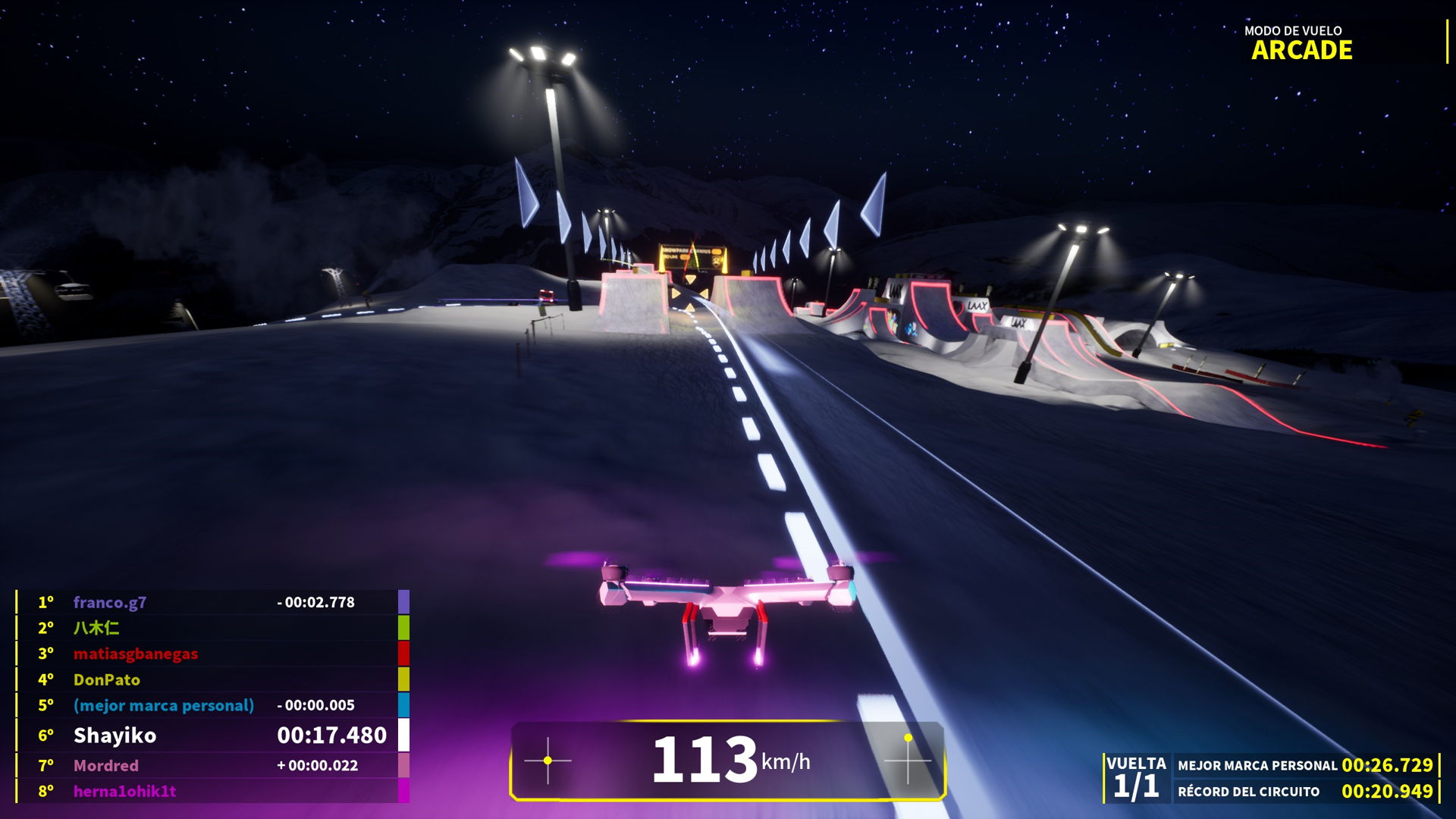Highlight the Shayiko leaderboard entry

click(115, 735)
